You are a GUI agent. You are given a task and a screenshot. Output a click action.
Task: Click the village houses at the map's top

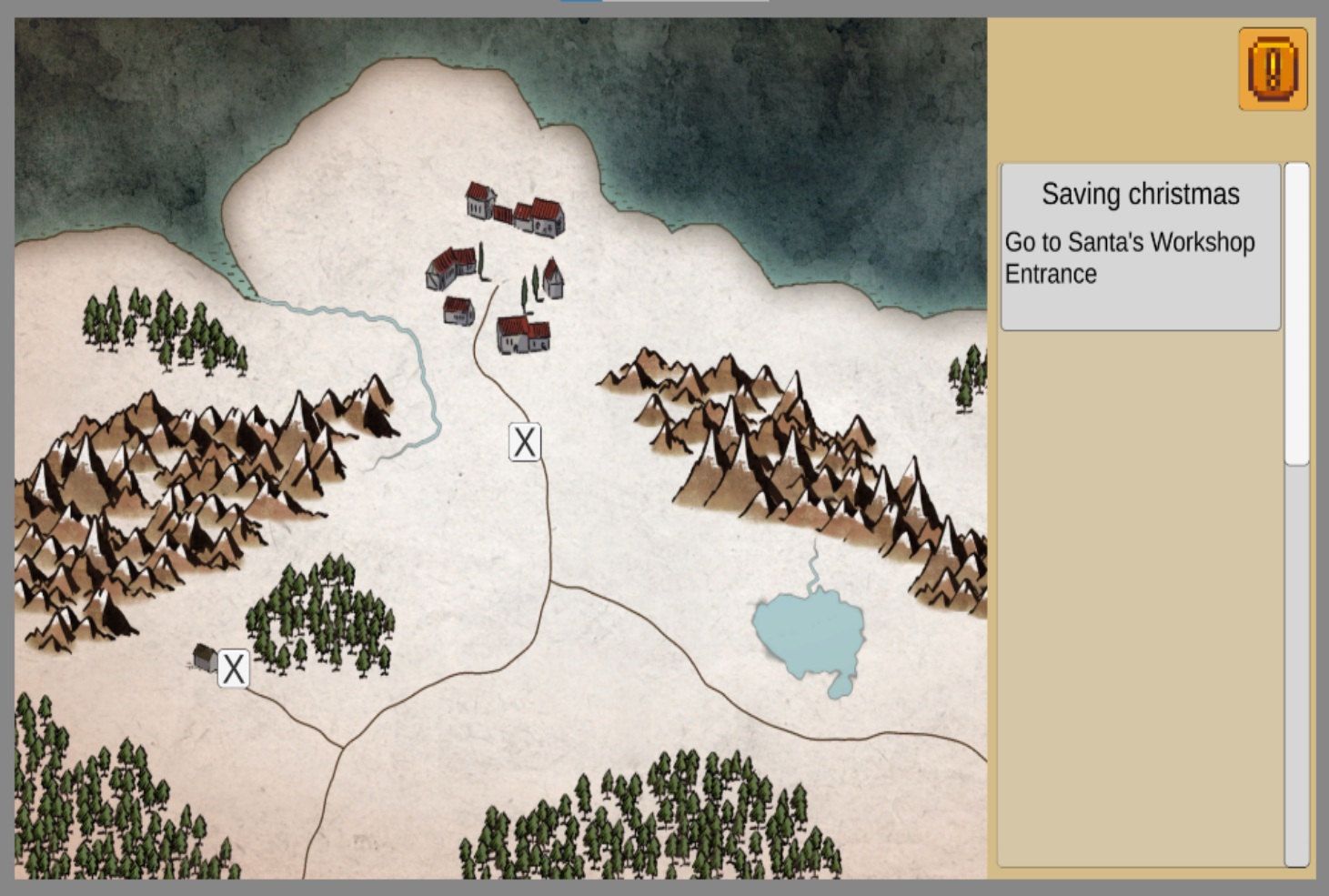click(514, 209)
